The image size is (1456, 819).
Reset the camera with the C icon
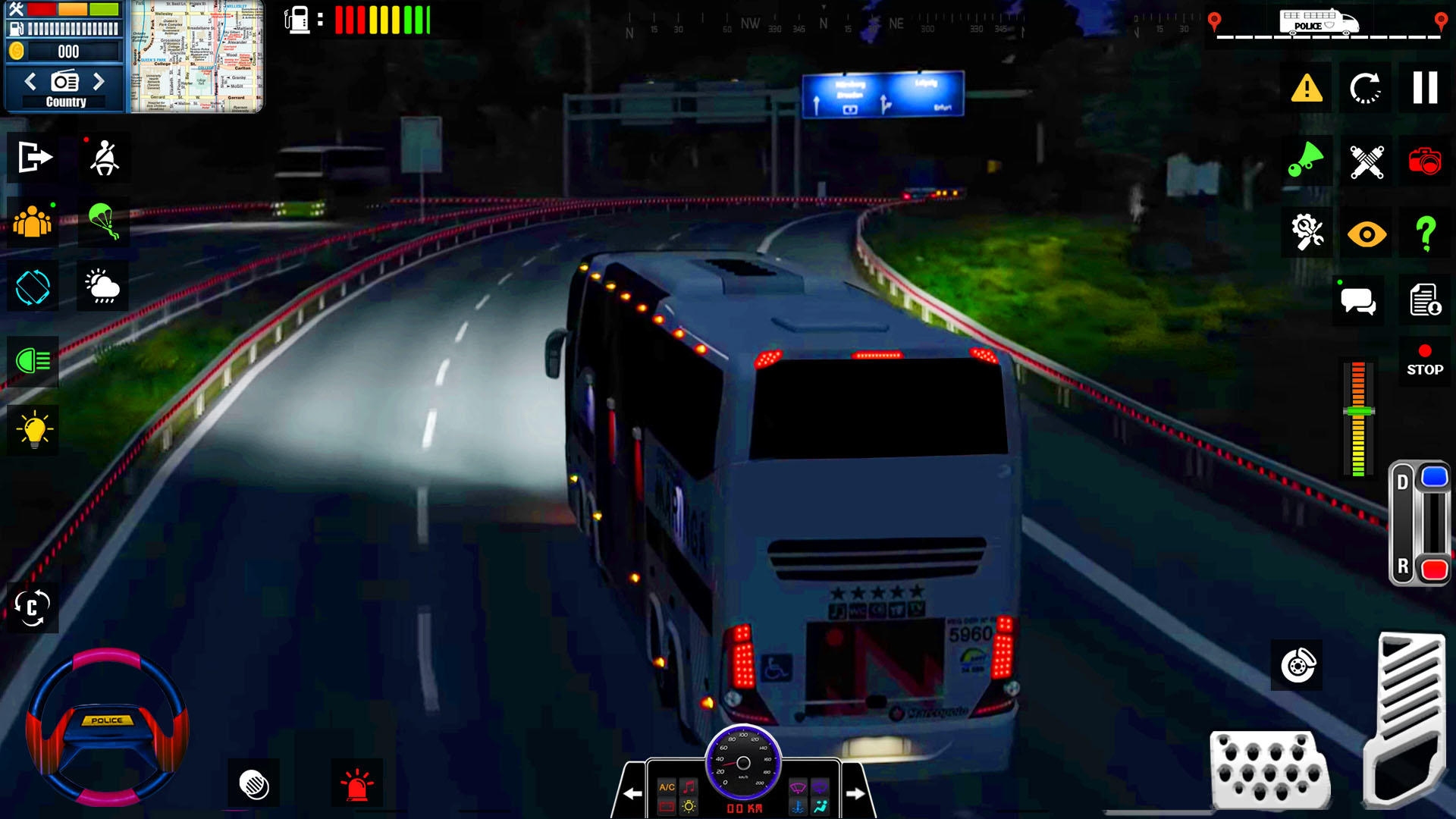tap(31, 607)
